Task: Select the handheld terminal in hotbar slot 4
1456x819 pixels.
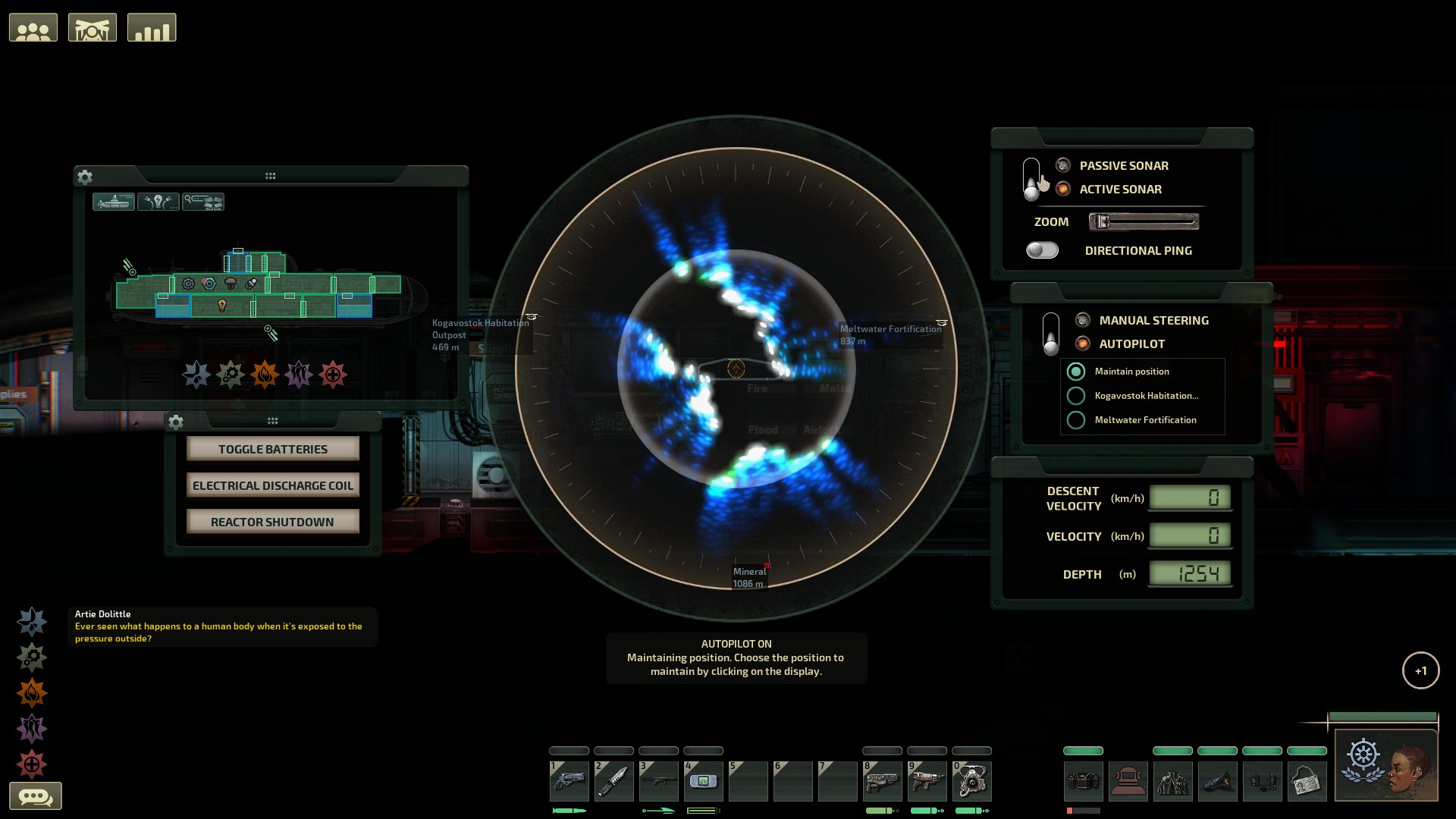Action: click(x=704, y=780)
